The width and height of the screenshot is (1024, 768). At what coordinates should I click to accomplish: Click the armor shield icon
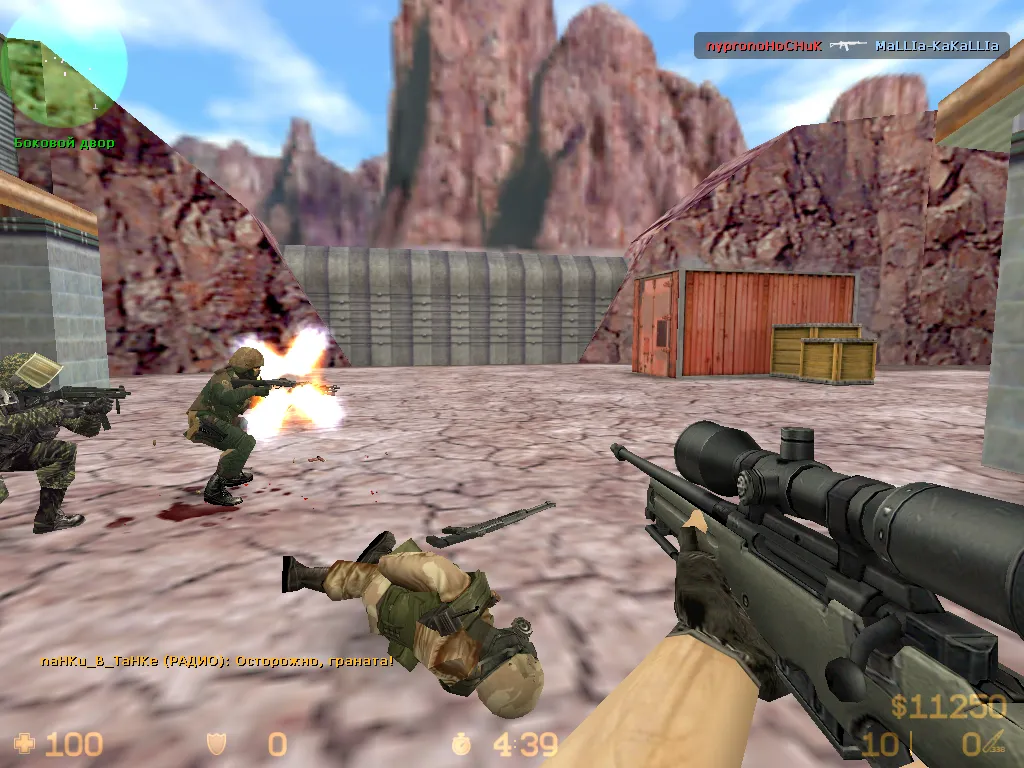215,743
